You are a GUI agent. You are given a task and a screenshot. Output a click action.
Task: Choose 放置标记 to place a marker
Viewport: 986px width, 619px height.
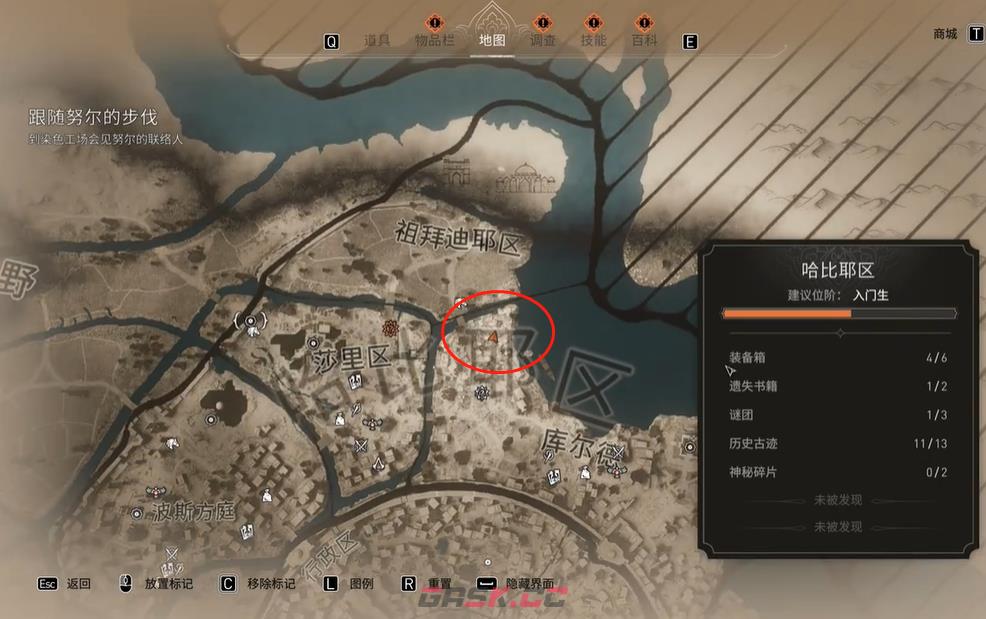click(x=168, y=584)
